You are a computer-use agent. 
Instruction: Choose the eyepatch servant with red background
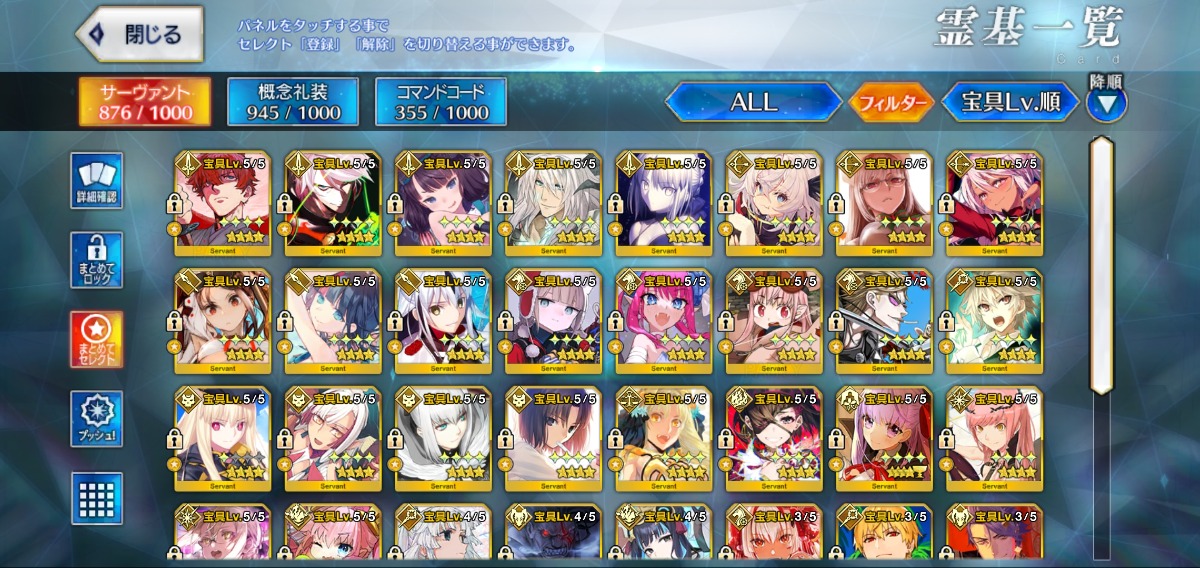pyautogui.click(x=772, y=436)
